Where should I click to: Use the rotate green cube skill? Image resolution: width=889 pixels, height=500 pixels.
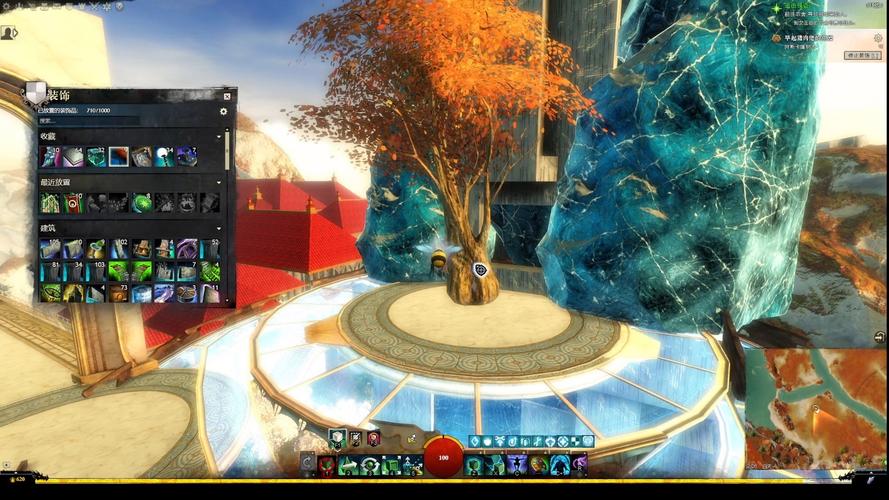pos(370,465)
